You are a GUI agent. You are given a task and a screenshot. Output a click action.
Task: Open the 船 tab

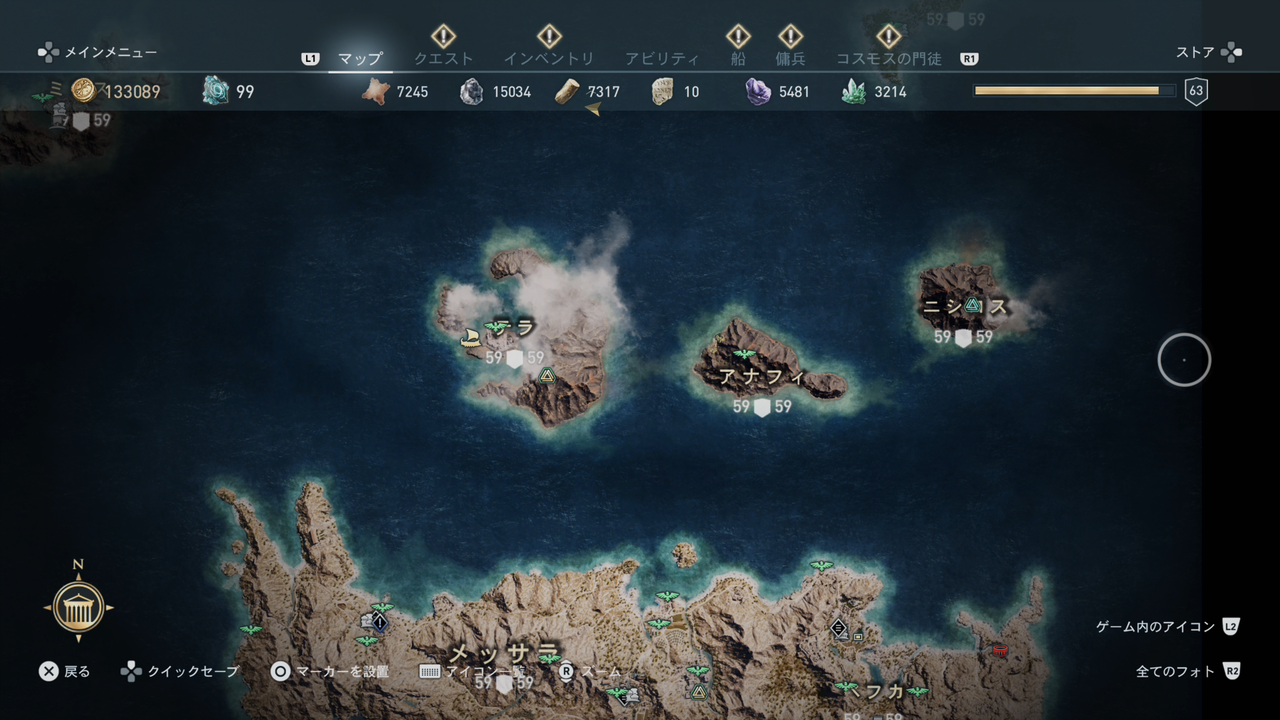(738, 59)
